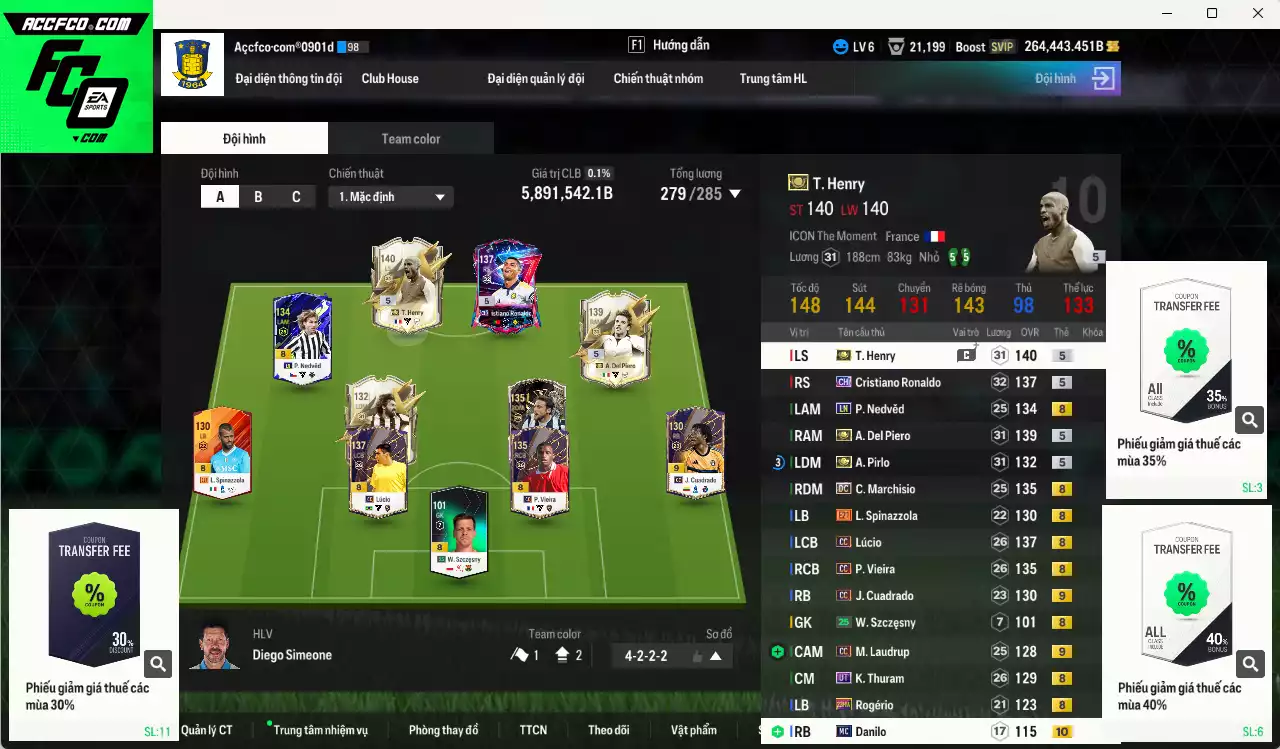This screenshot has height=749, width=1280.
Task: Open the Trung tâm HL menu
Action: click(x=772, y=78)
